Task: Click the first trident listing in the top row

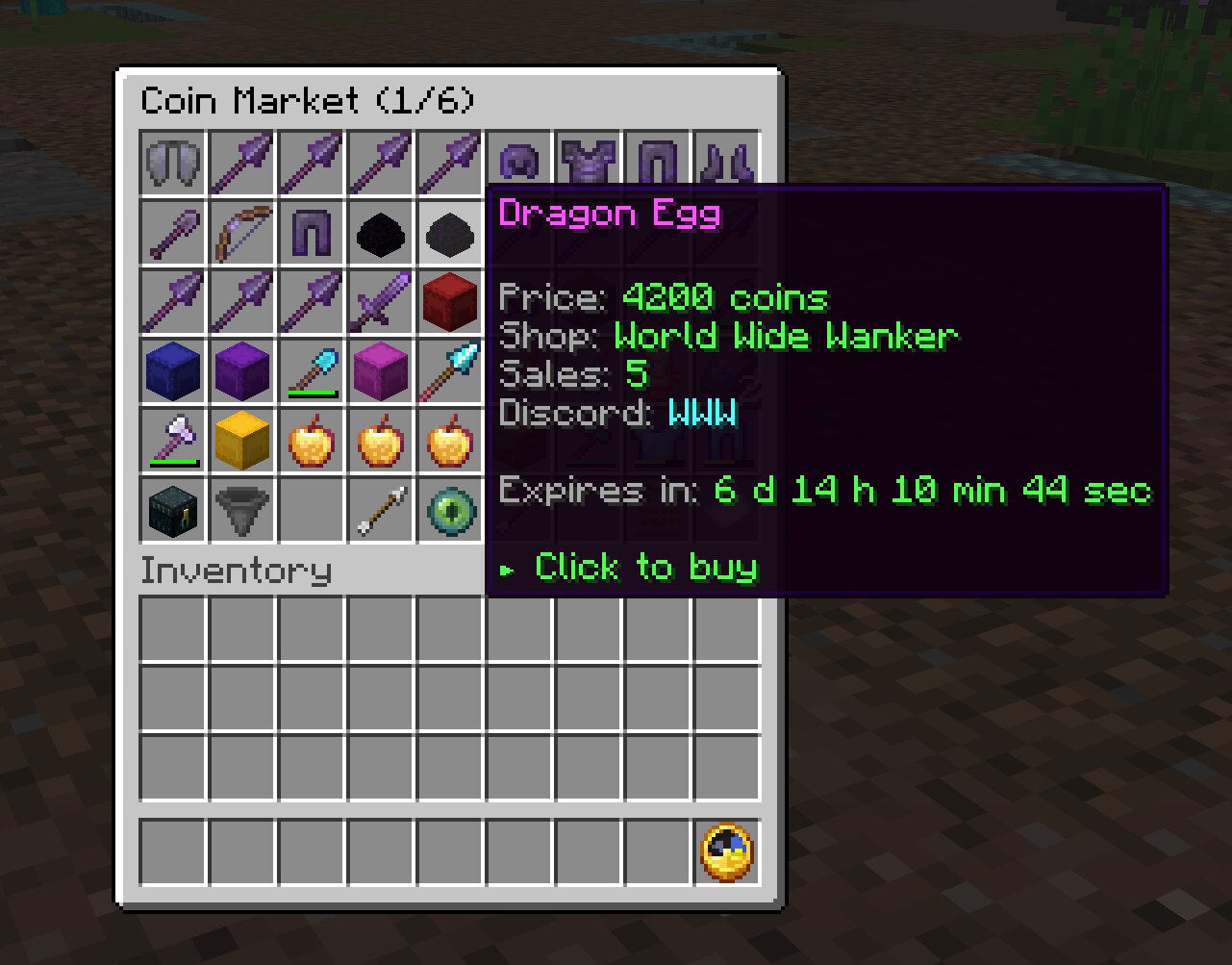Action: coord(242,162)
